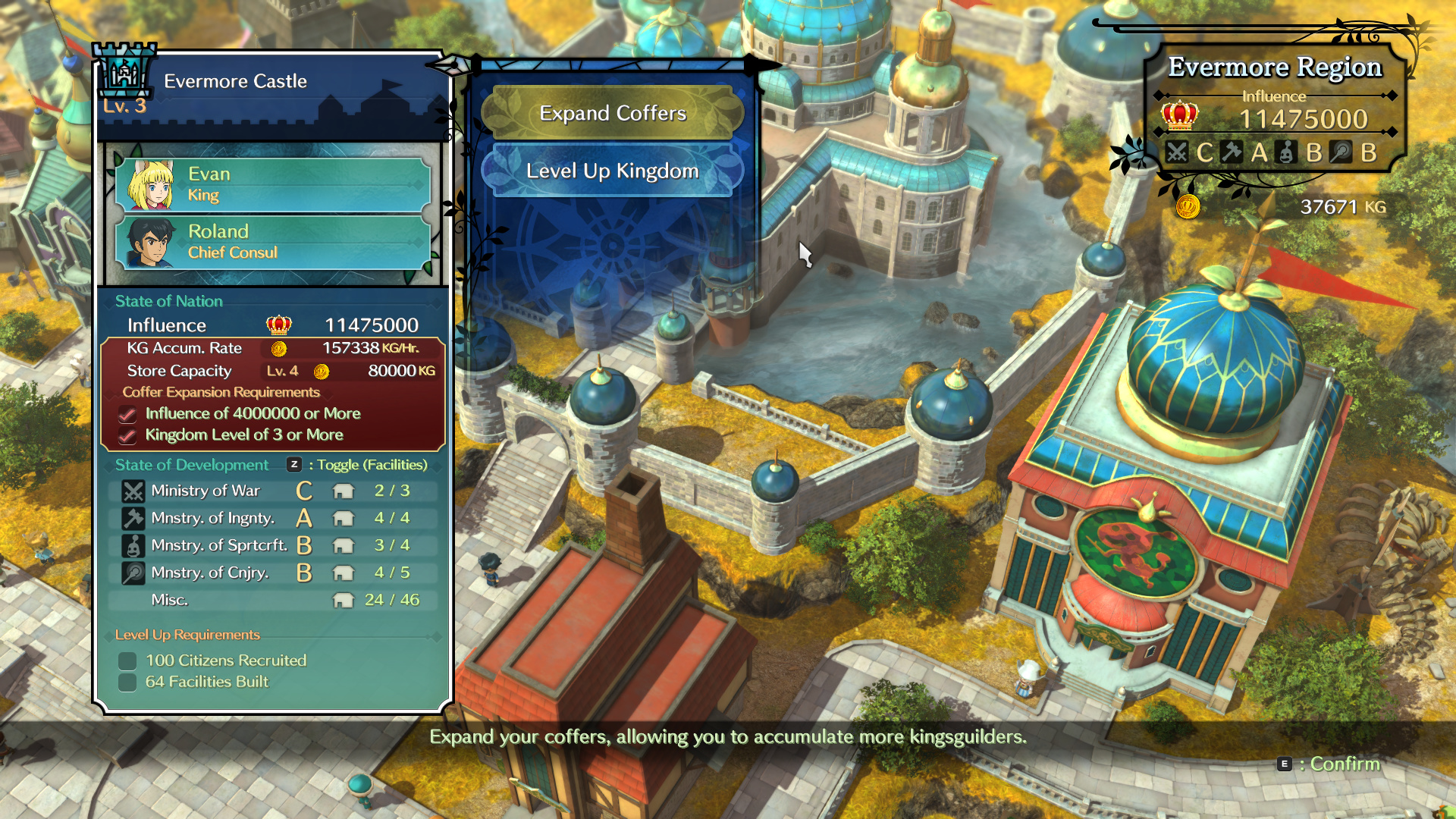Choose Level Up Kingdom

click(613, 171)
